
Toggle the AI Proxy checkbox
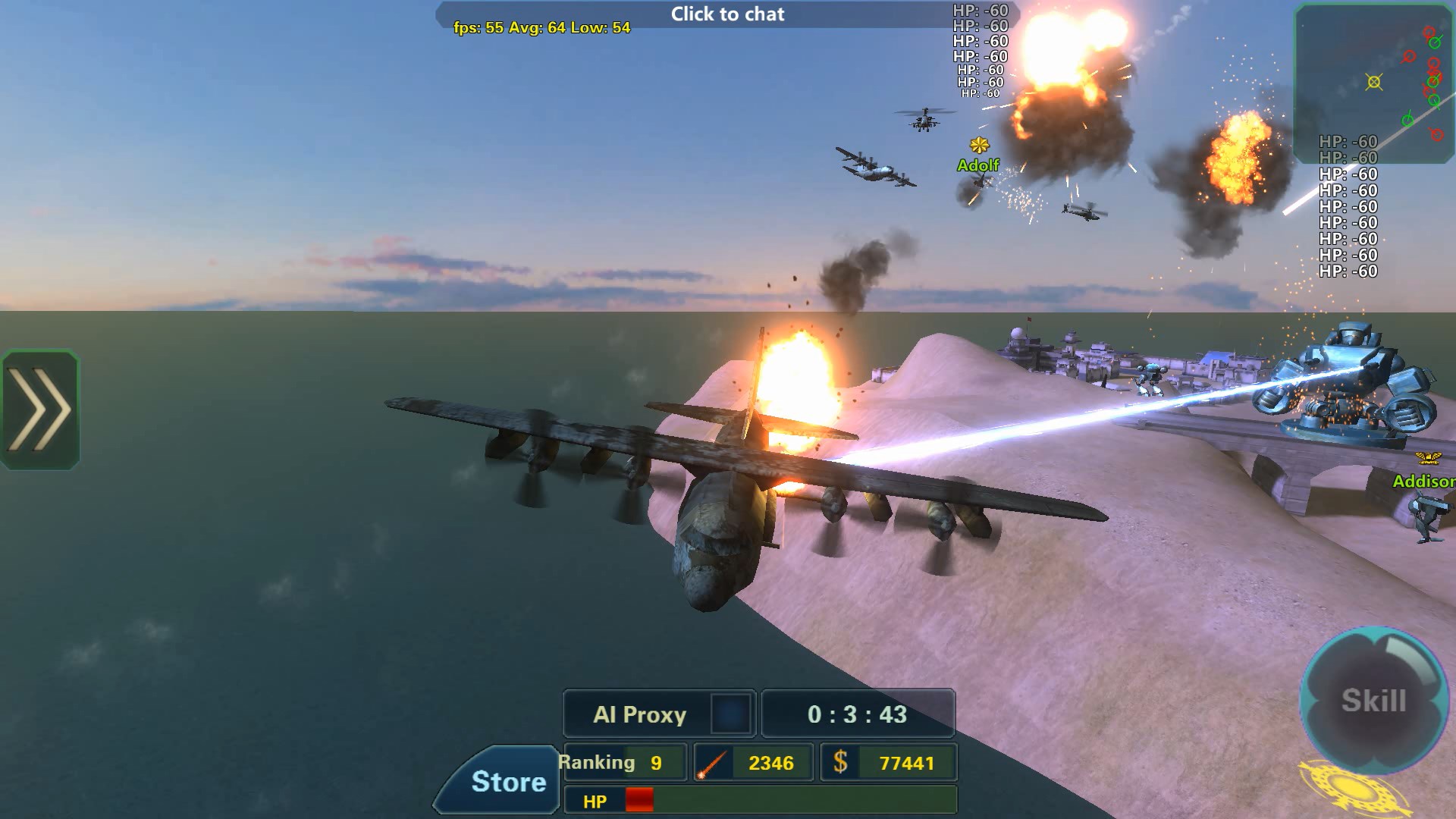(x=730, y=714)
